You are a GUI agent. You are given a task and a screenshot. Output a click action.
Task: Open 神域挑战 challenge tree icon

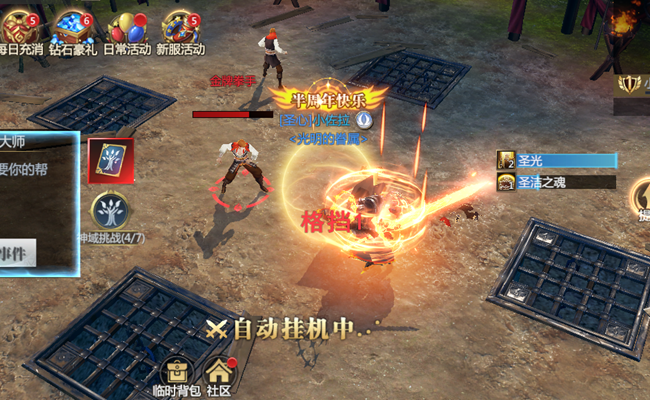pos(110,213)
